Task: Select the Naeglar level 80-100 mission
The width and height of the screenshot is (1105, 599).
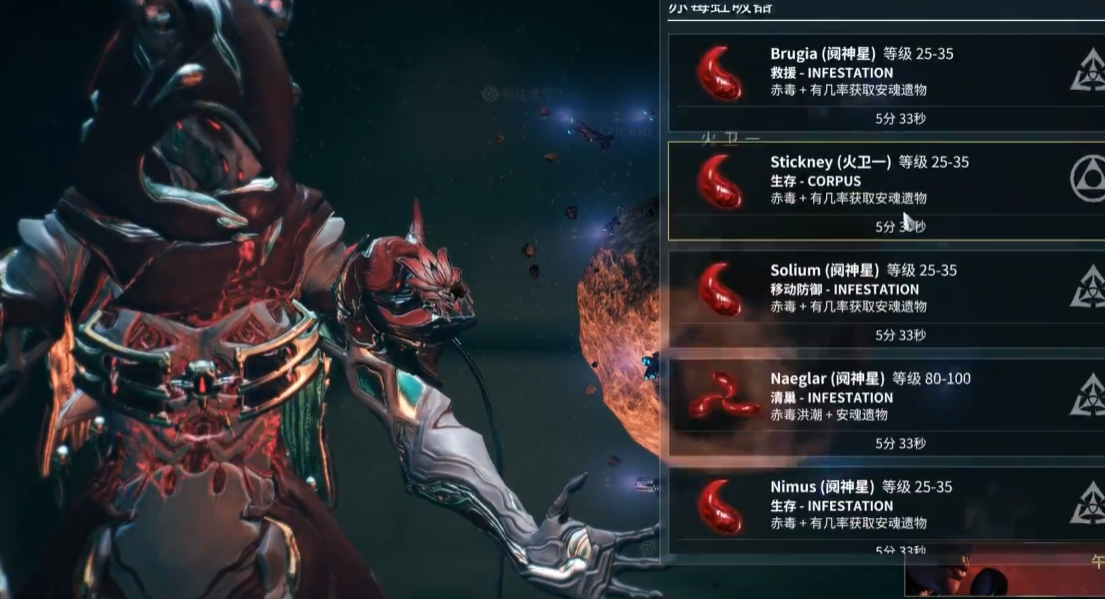Action: [886, 397]
